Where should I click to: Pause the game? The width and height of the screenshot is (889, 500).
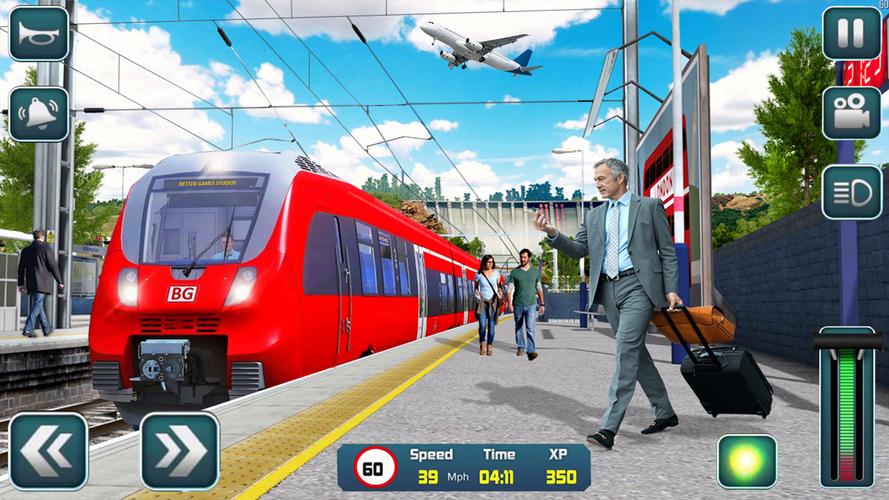click(851, 34)
